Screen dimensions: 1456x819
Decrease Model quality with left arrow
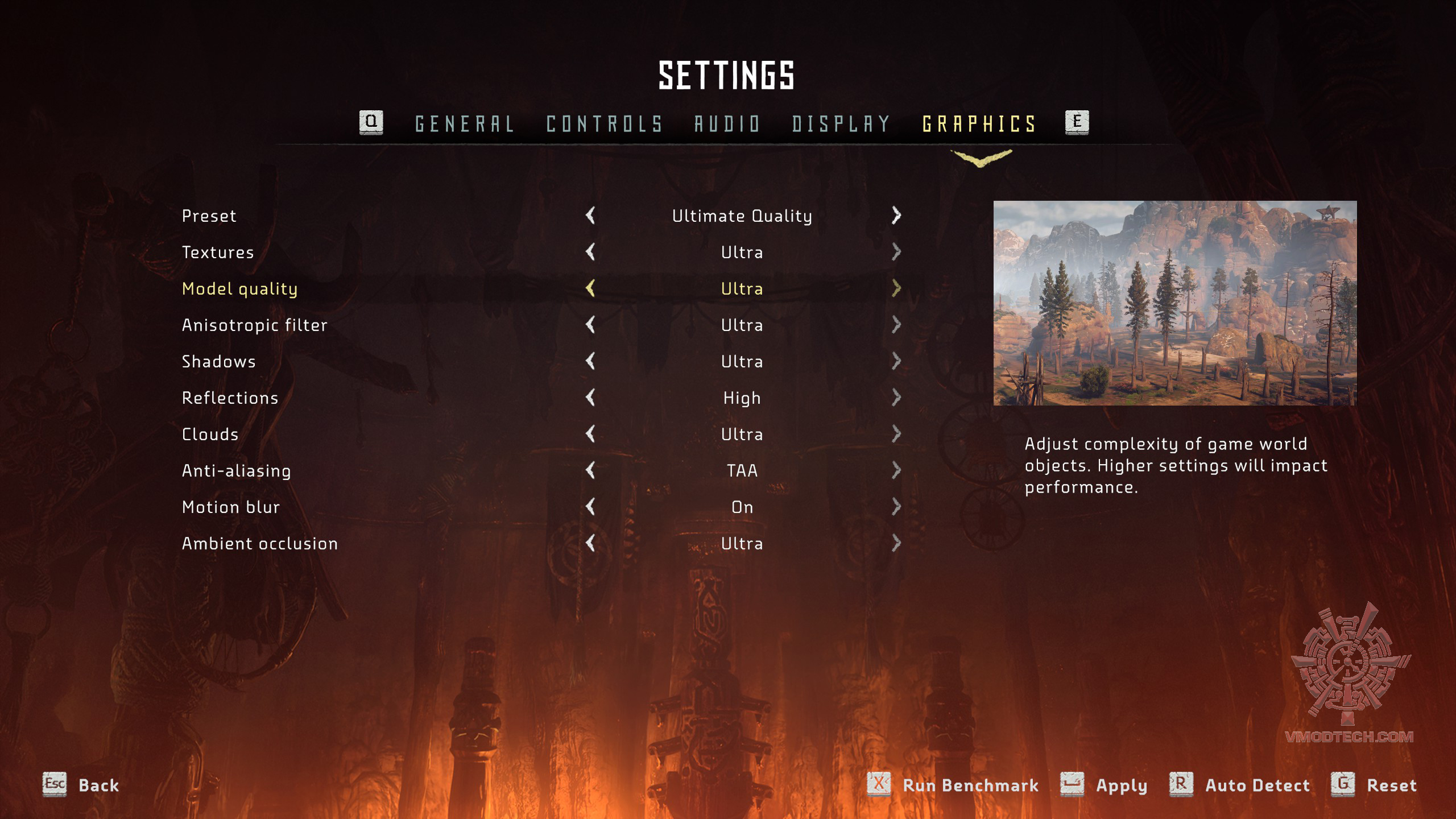(x=590, y=288)
